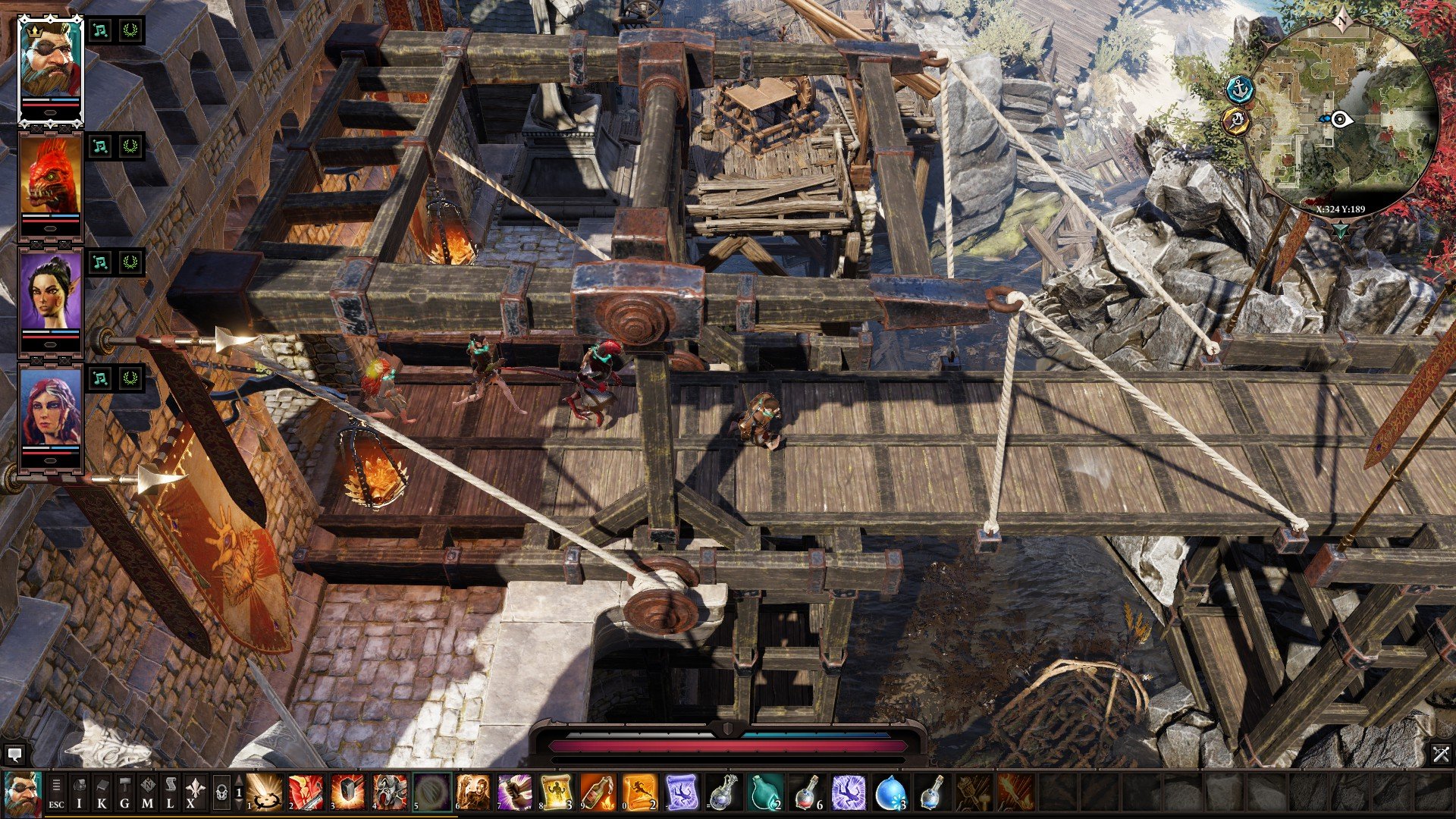Open the journal scroll button
The image size is (1456, 819).
(171, 792)
